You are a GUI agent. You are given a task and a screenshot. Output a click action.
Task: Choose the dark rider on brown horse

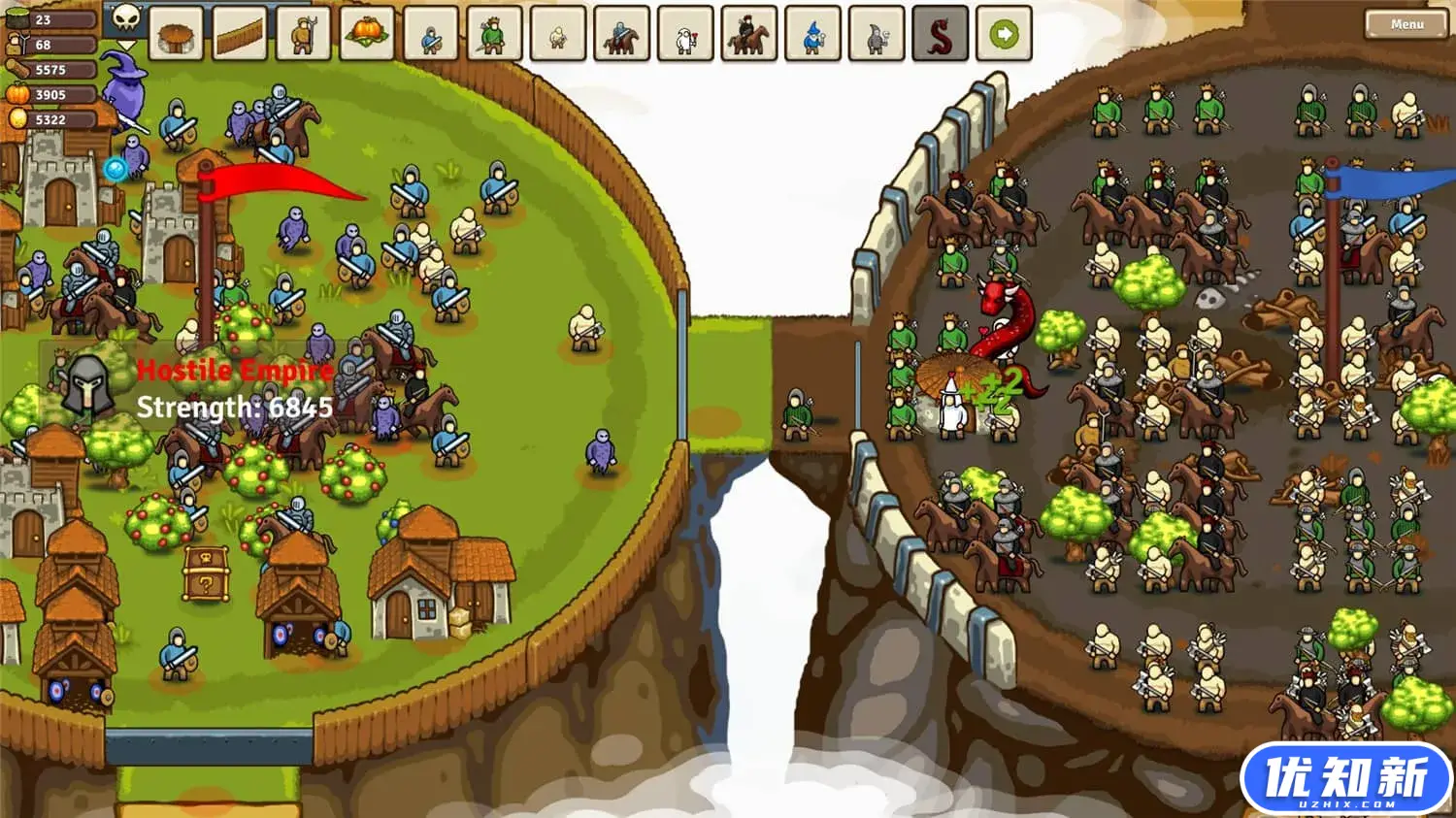tap(748, 35)
